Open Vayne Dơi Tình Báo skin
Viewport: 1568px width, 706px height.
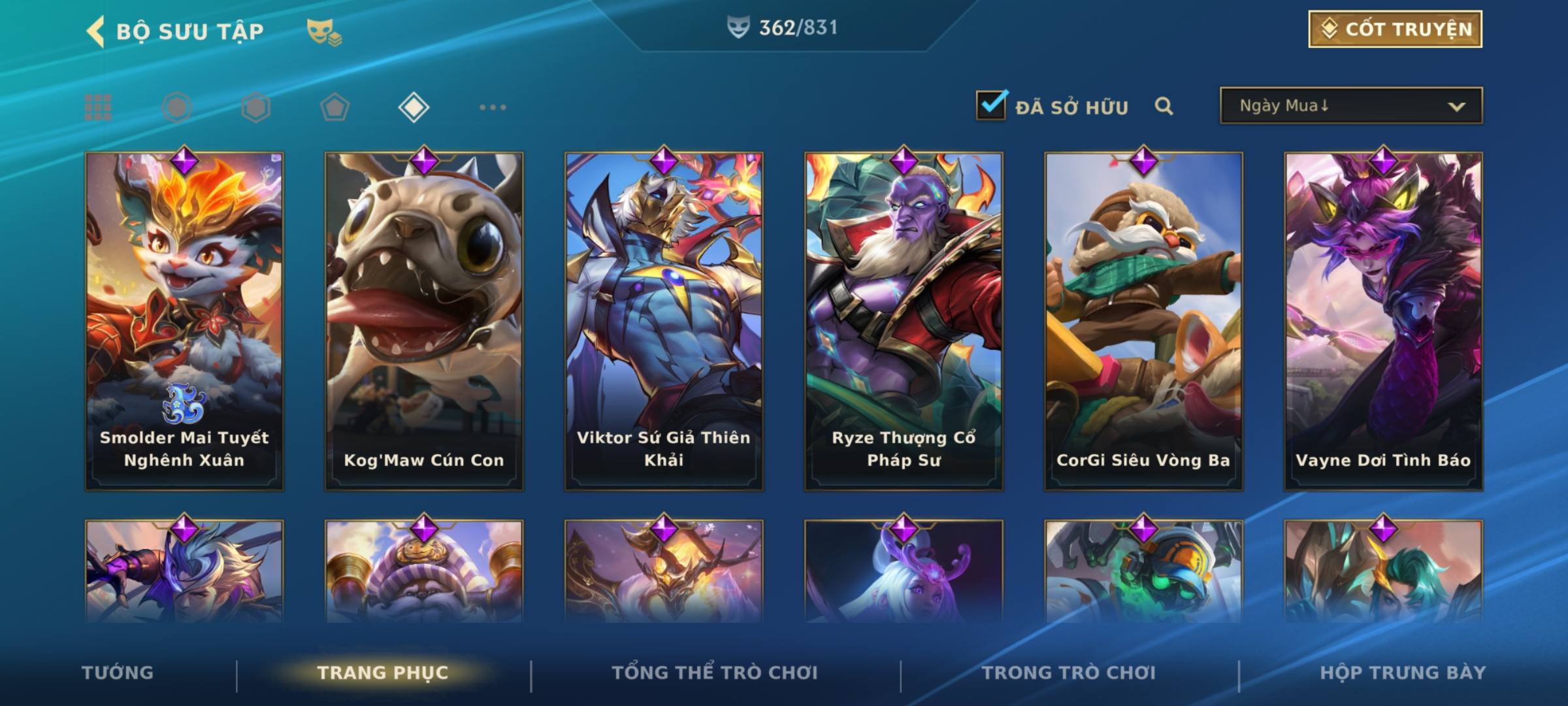pyautogui.click(x=1383, y=320)
